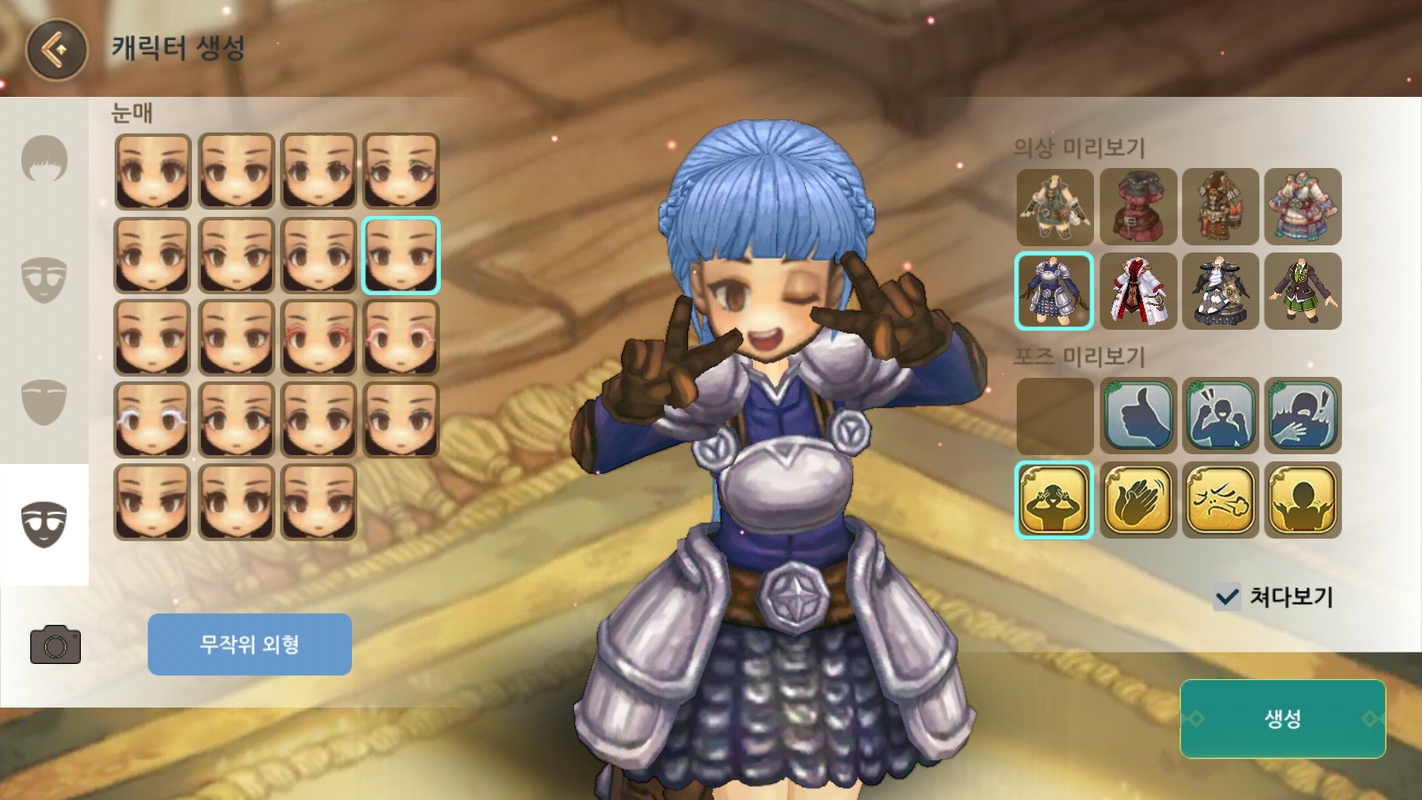The width and height of the screenshot is (1422, 800).
Task: Select the currently highlighted eye style
Action: click(401, 255)
